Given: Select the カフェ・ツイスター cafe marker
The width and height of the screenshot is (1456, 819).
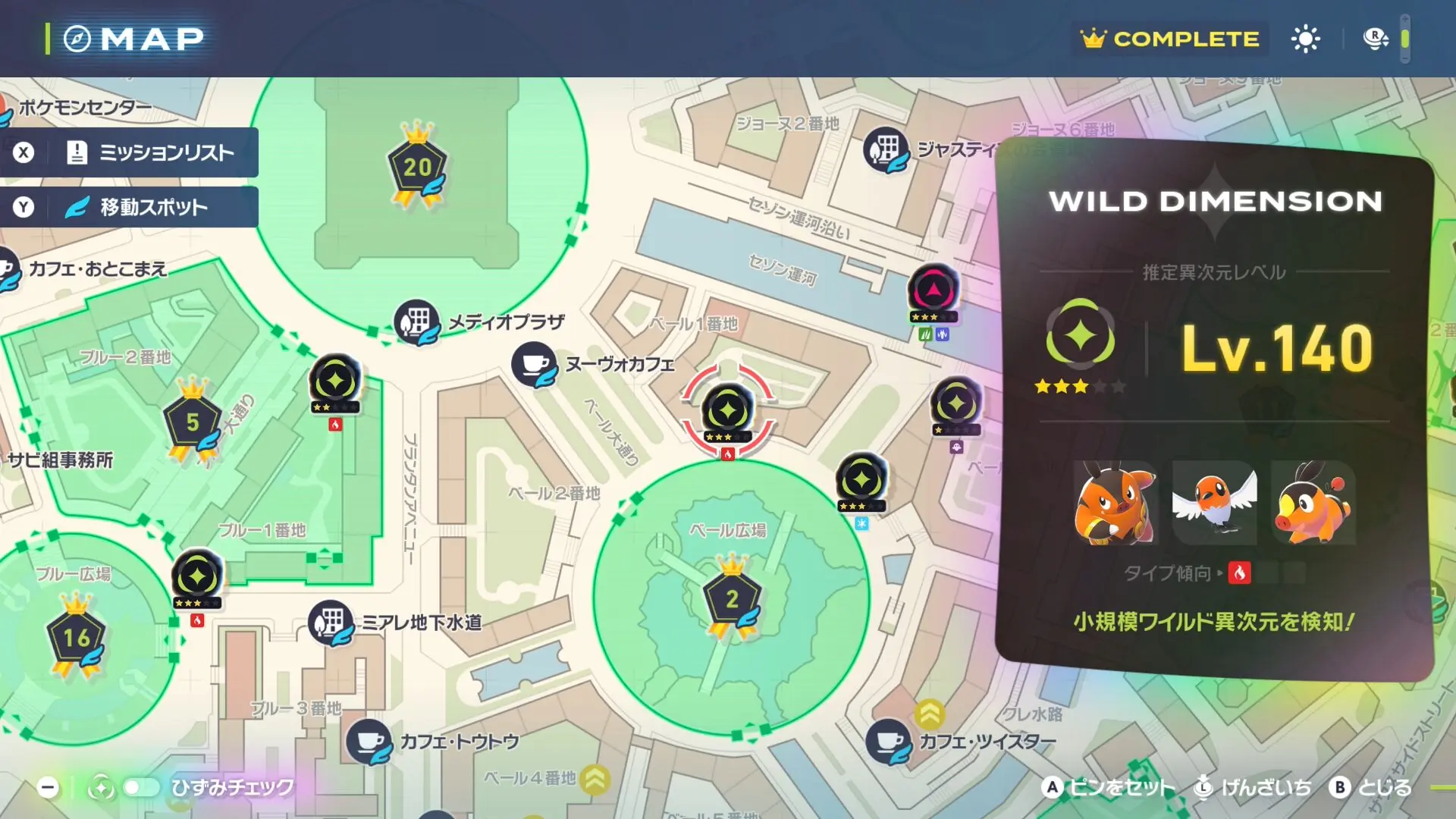Looking at the screenshot, I should point(888,741).
